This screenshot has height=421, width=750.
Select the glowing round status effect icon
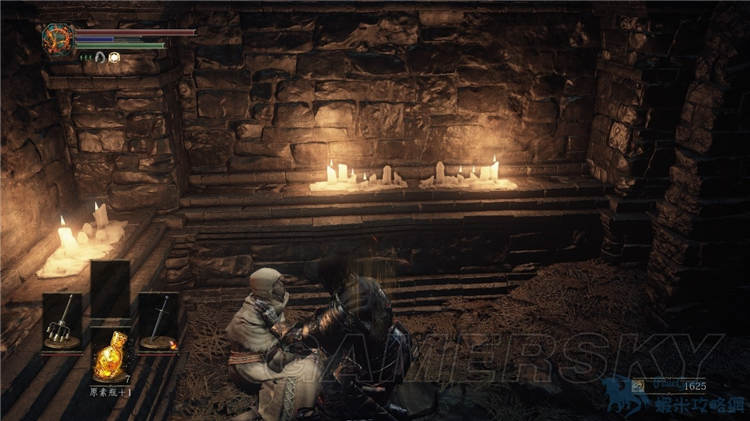(114, 58)
